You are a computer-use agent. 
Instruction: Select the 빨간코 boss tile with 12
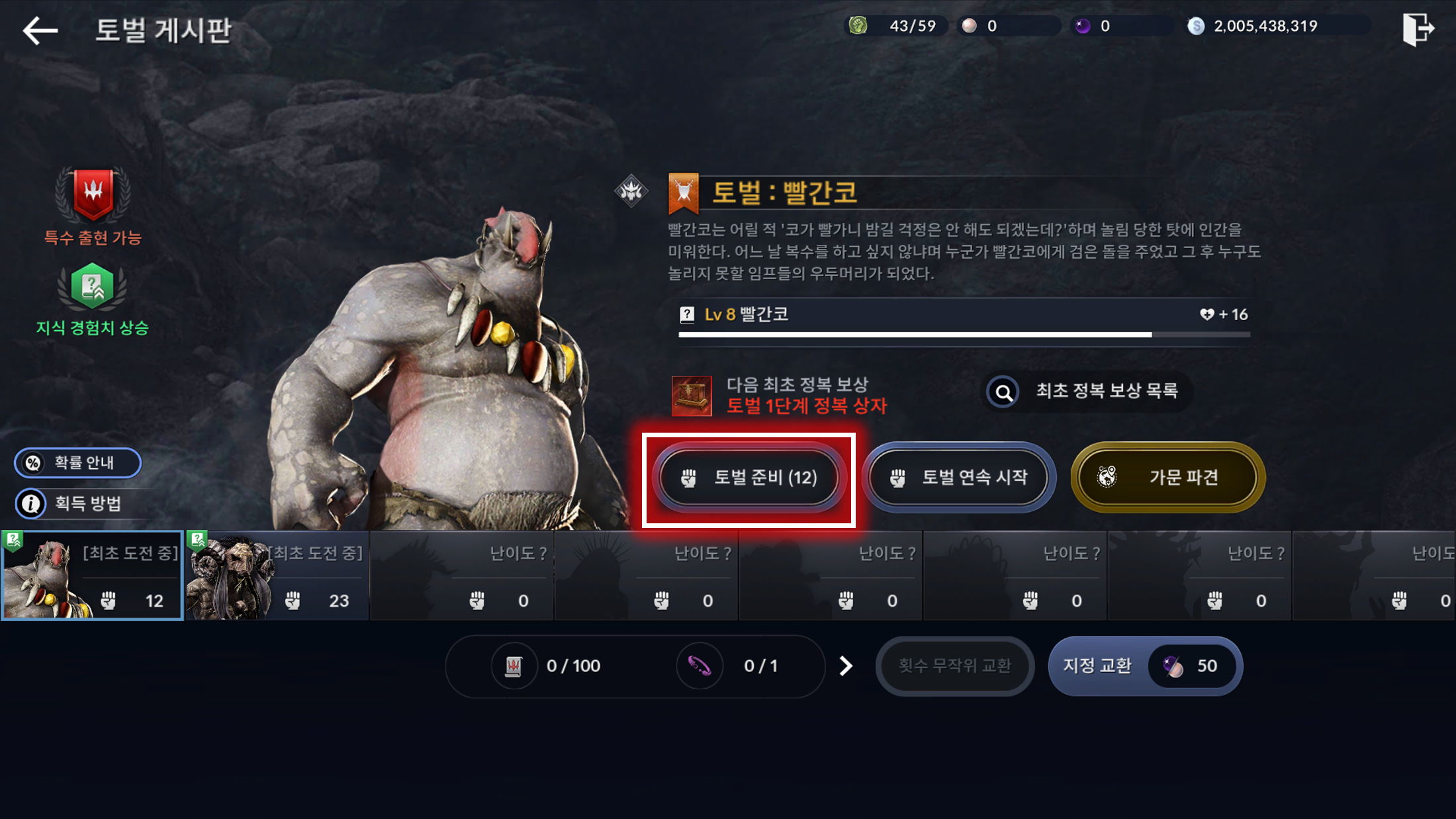tap(93, 576)
